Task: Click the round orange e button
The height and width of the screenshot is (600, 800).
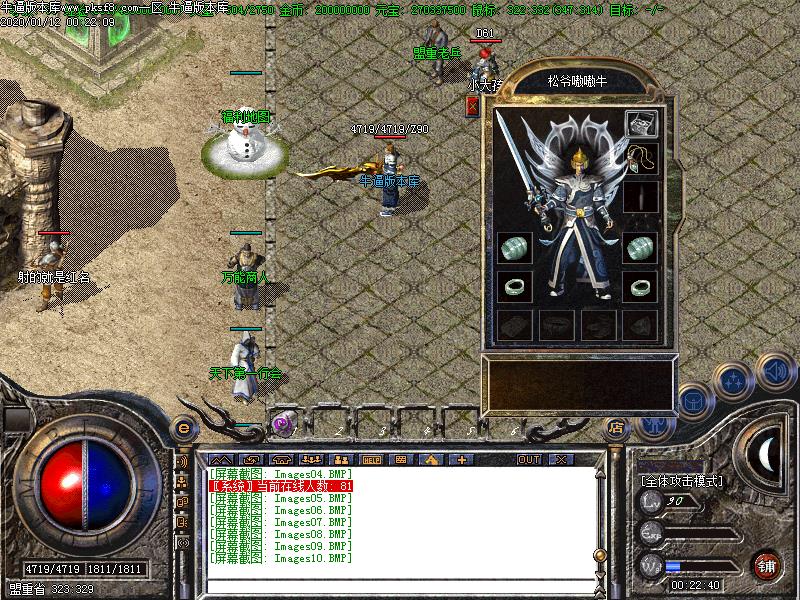Action: (x=183, y=428)
